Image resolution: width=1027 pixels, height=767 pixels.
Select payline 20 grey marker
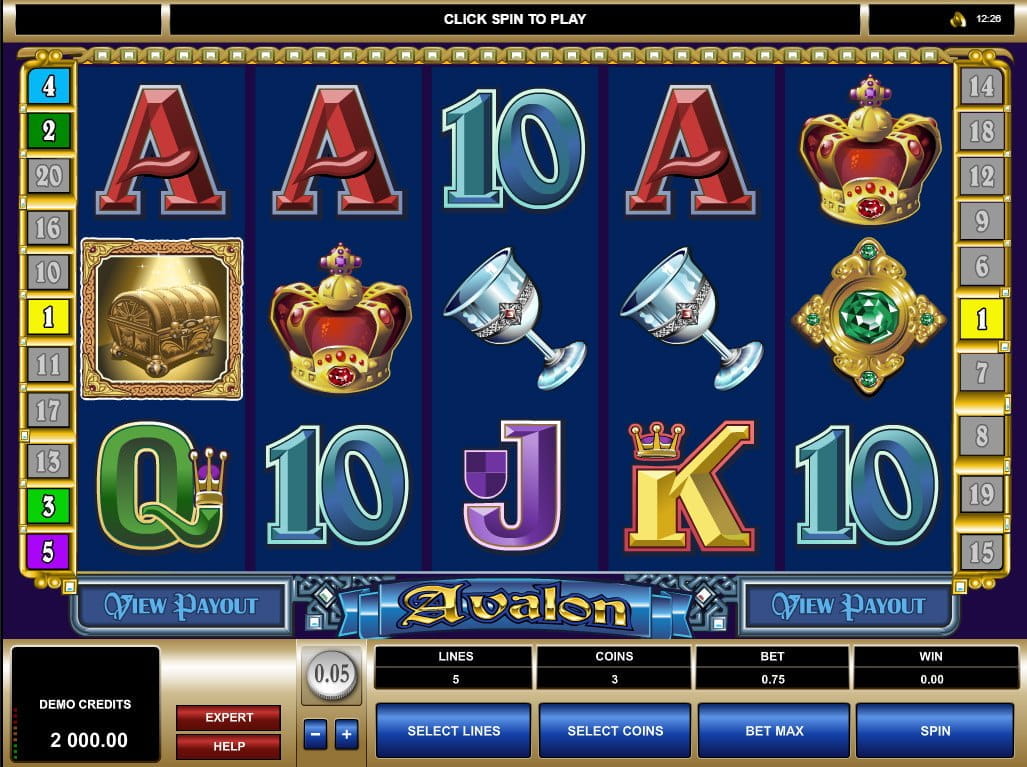pyautogui.click(x=48, y=177)
